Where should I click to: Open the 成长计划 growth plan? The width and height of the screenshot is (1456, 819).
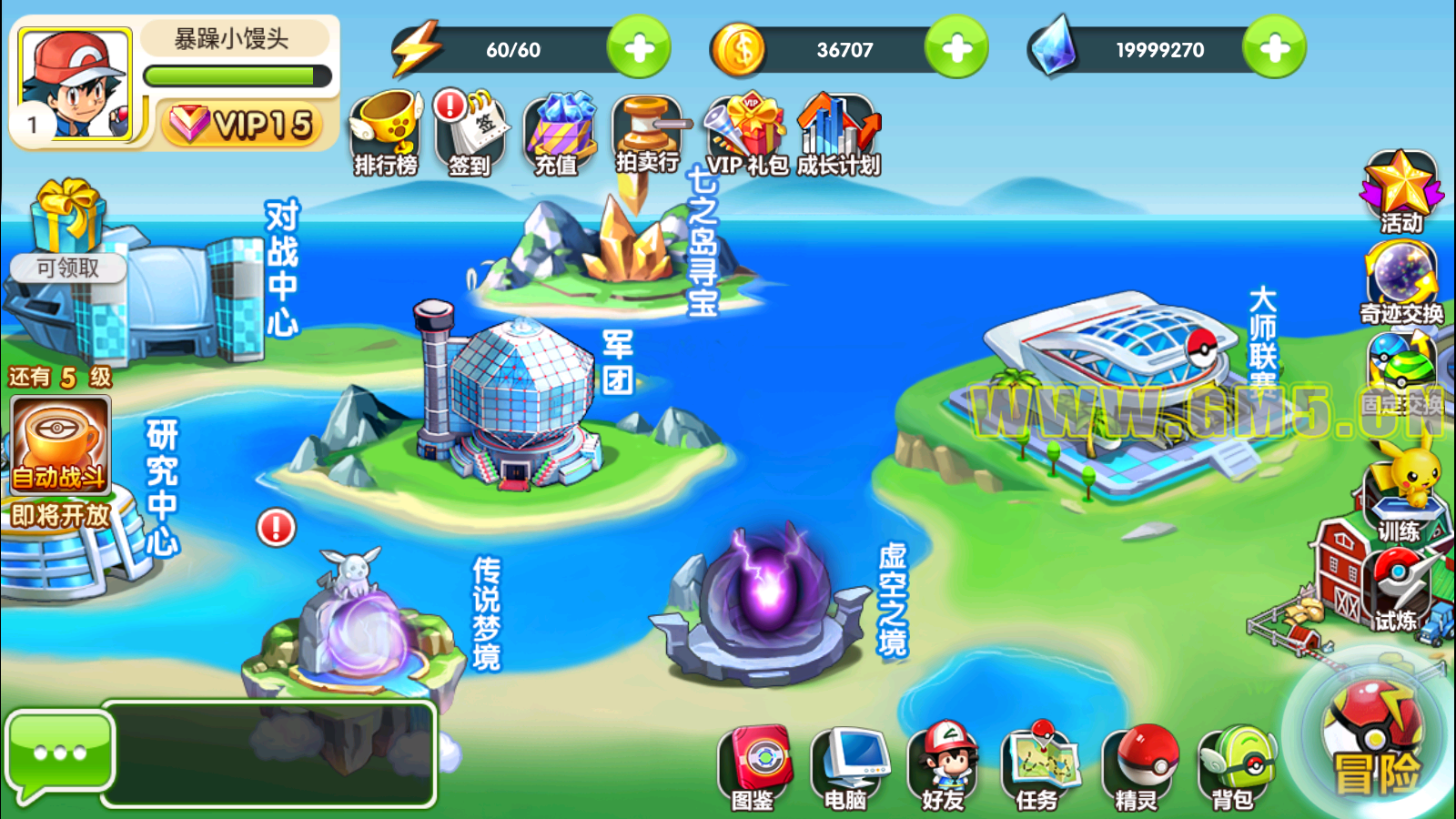pos(838,134)
